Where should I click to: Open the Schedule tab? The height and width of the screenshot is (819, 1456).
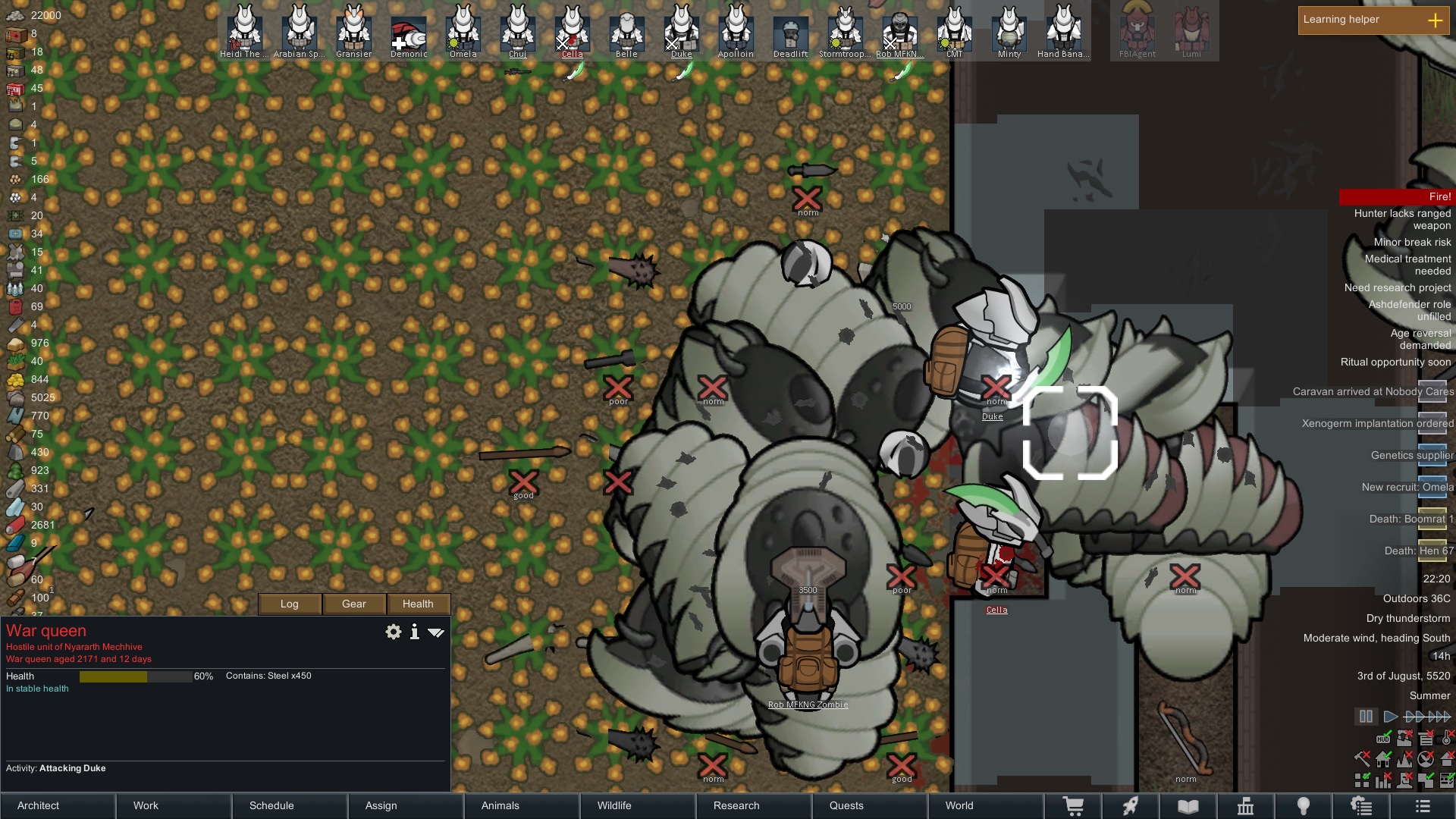click(290, 805)
